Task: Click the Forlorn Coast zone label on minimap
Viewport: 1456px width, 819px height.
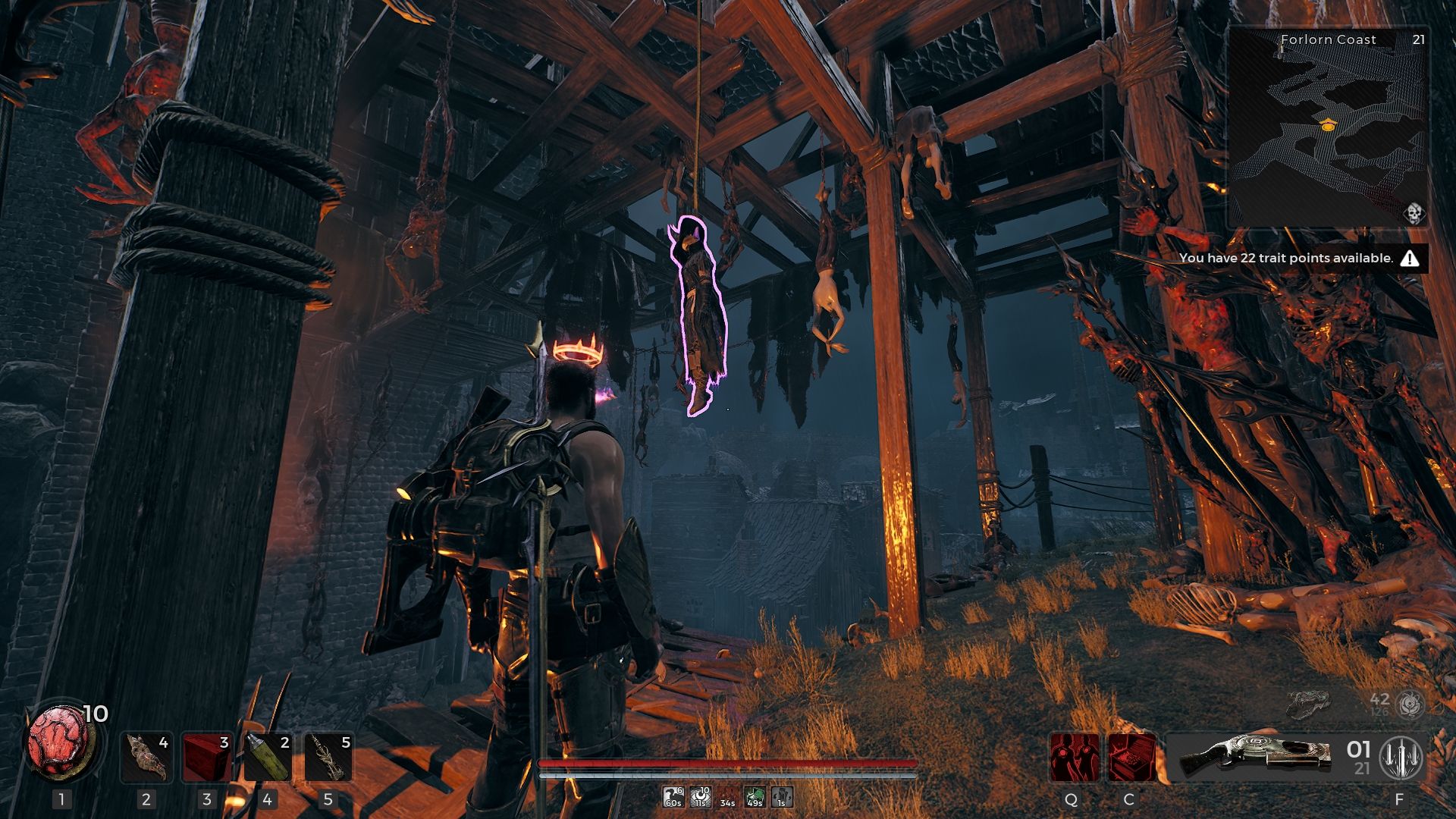Action: click(1327, 39)
